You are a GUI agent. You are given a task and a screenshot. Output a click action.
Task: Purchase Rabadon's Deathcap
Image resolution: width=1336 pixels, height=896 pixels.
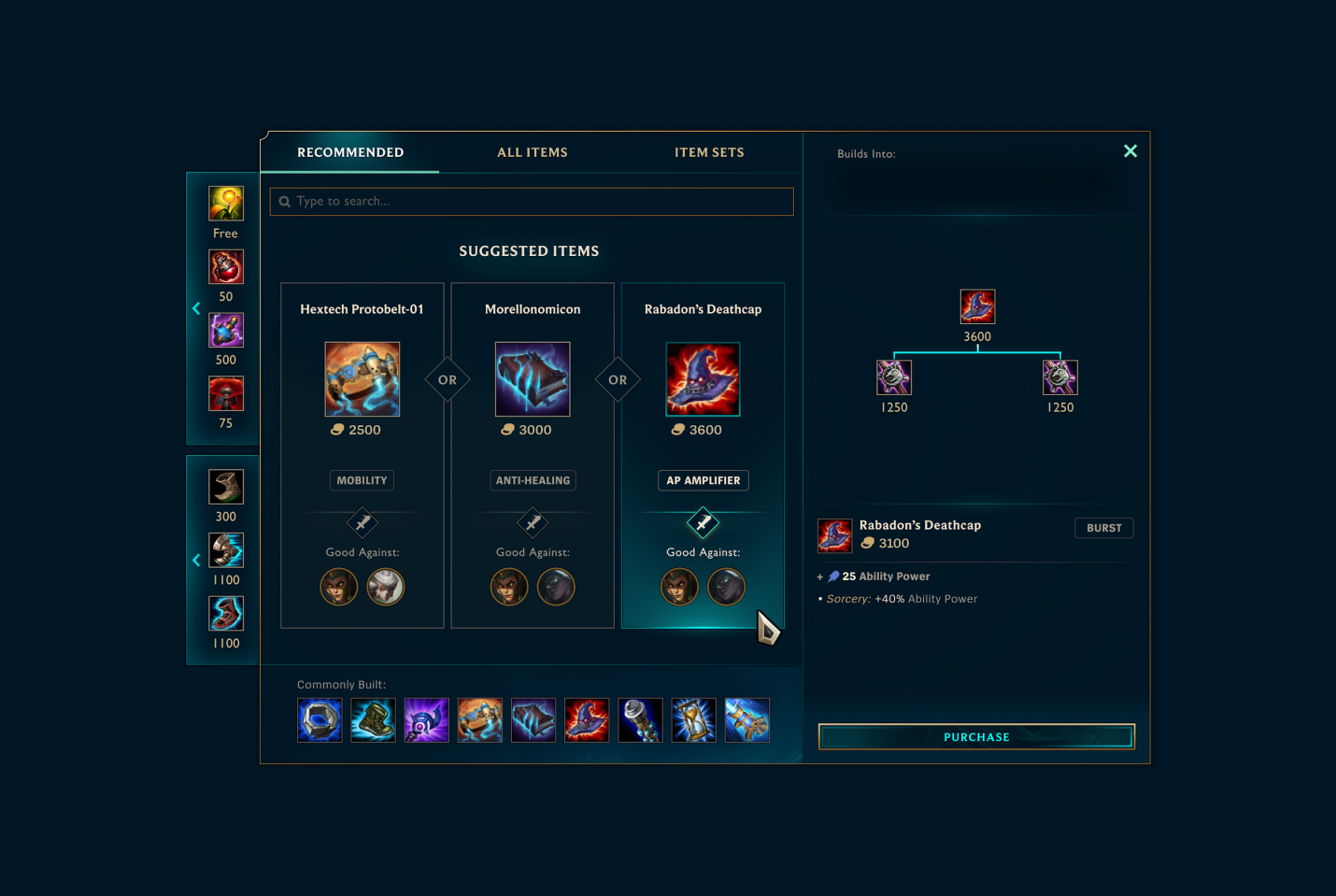click(976, 737)
